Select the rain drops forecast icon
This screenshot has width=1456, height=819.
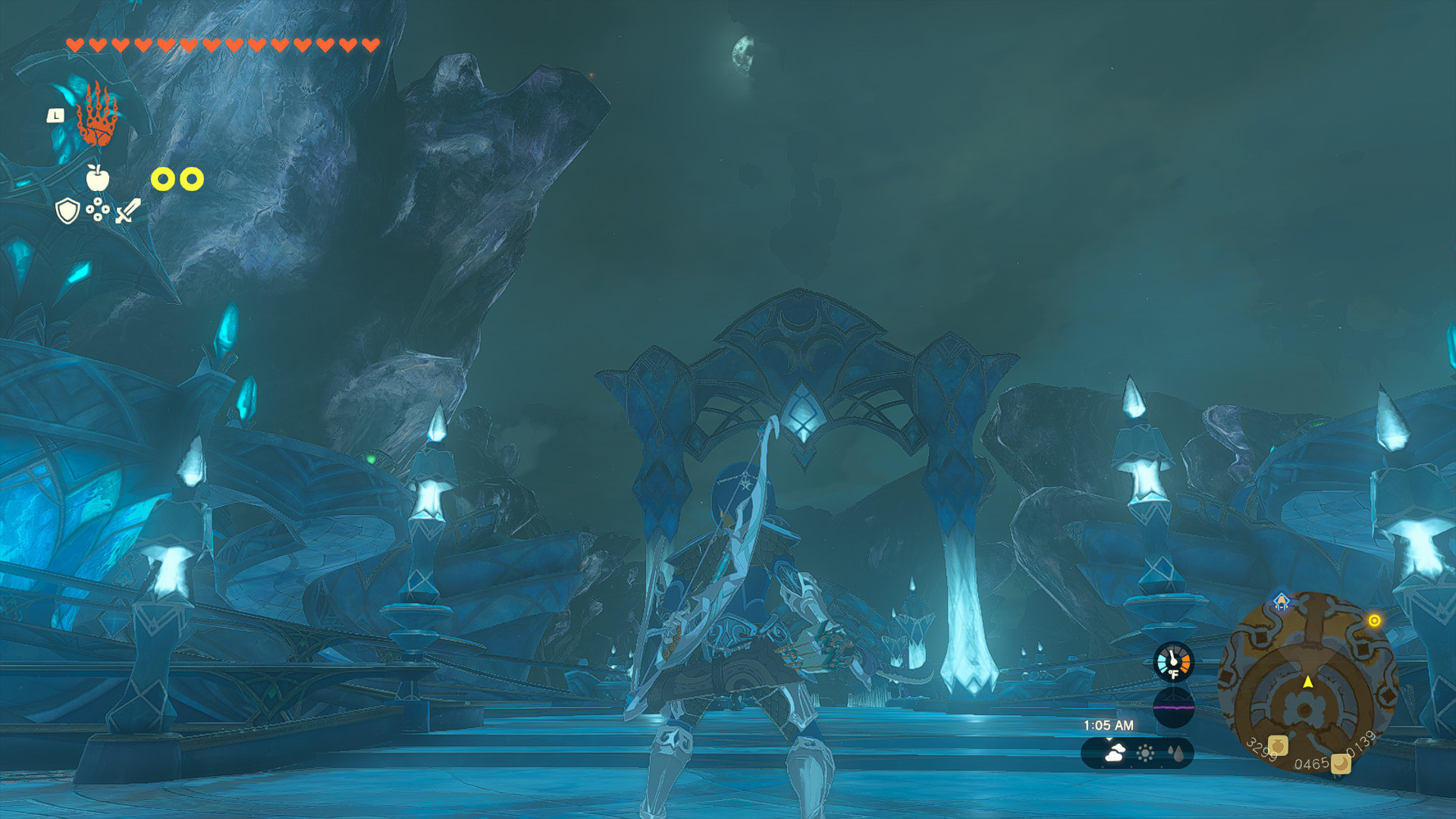pyautogui.click(x=1176, y=753)
